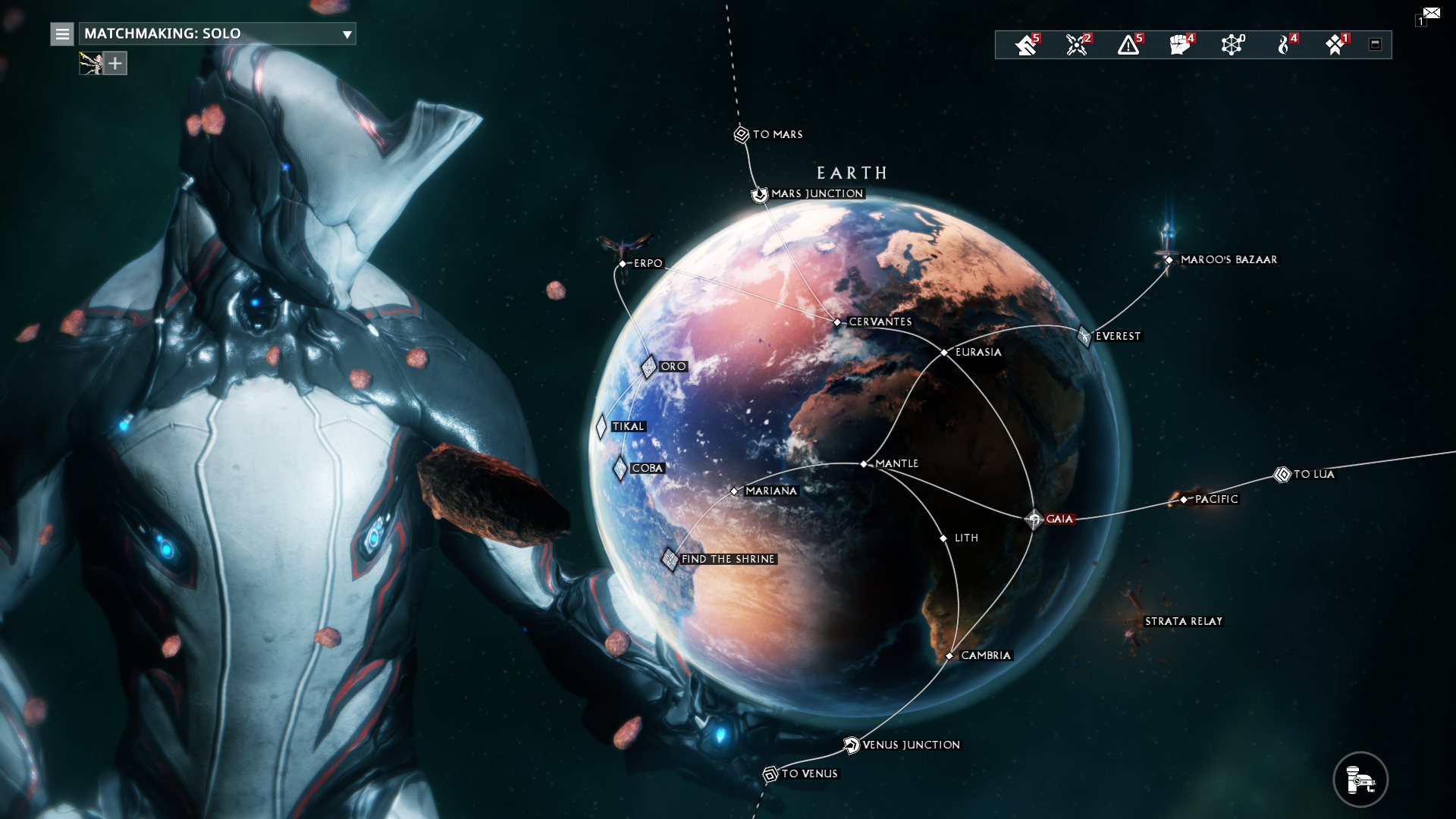
Task: Visit the Strata Relay
Action: tap(1183, 621)
